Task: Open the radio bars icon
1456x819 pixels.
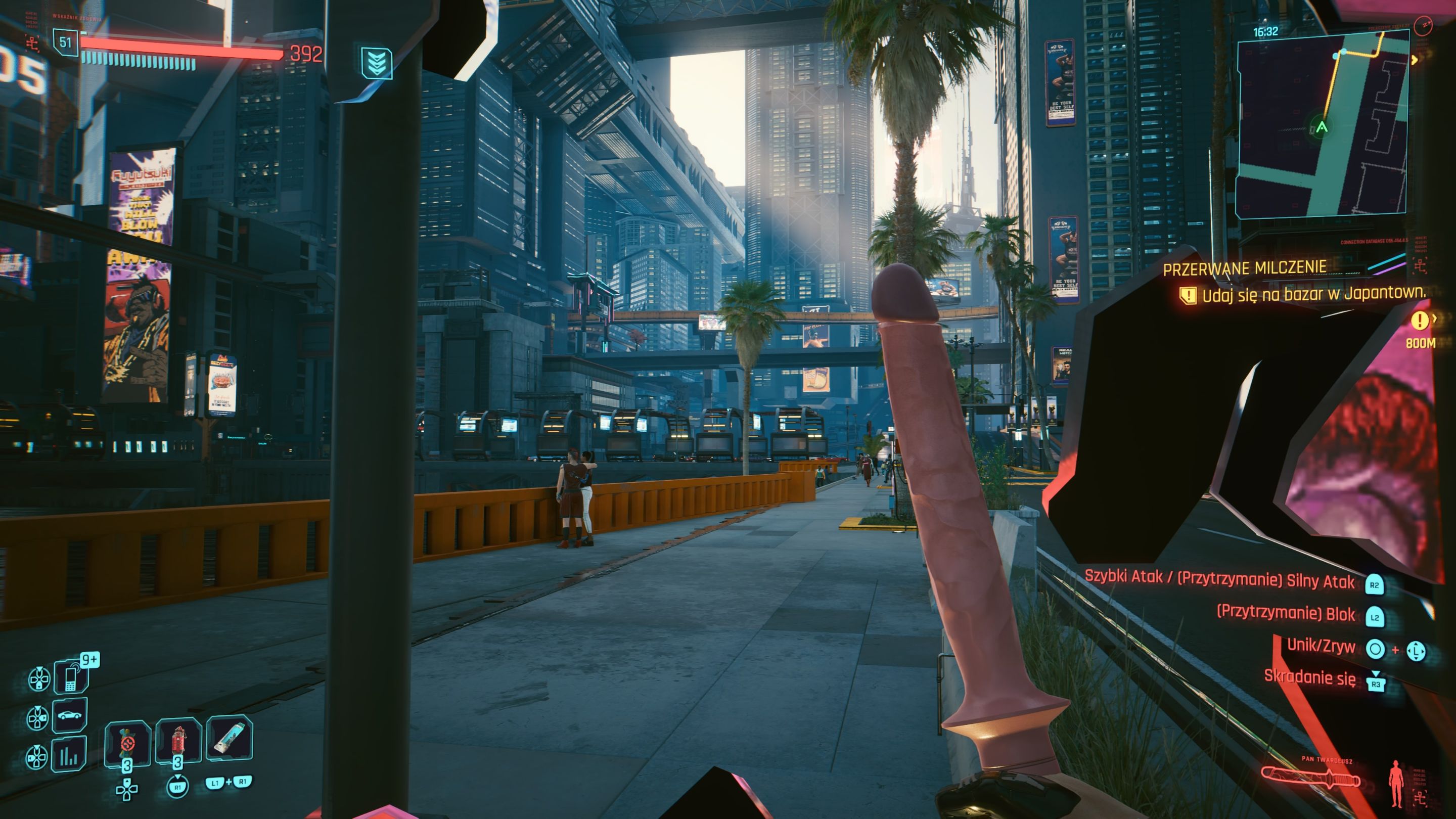Action: [x=69, y=754]
